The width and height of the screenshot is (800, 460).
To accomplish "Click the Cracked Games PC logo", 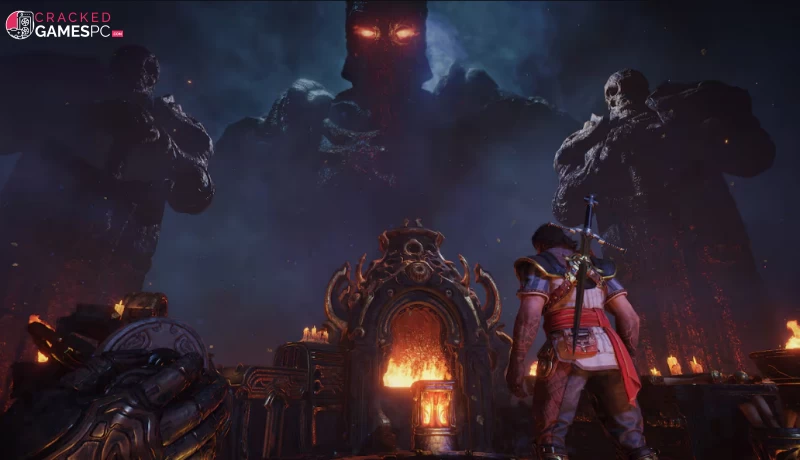I will pos(64,24).
